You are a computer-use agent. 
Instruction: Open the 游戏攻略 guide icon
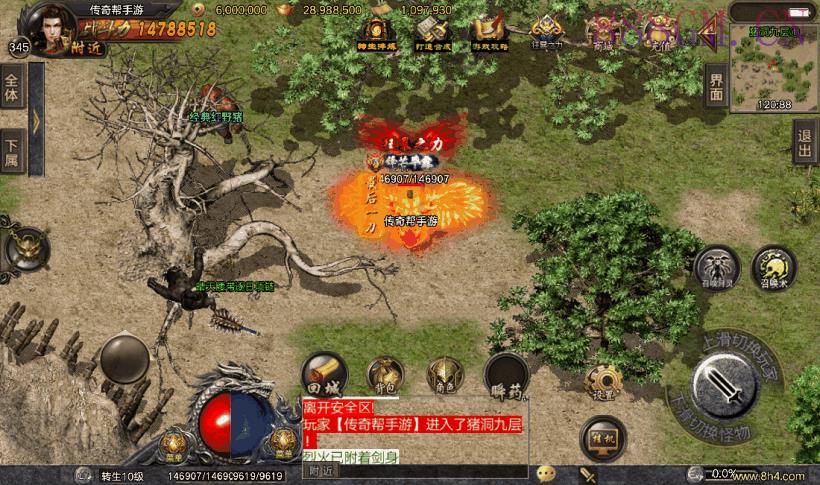pos(488,35)
